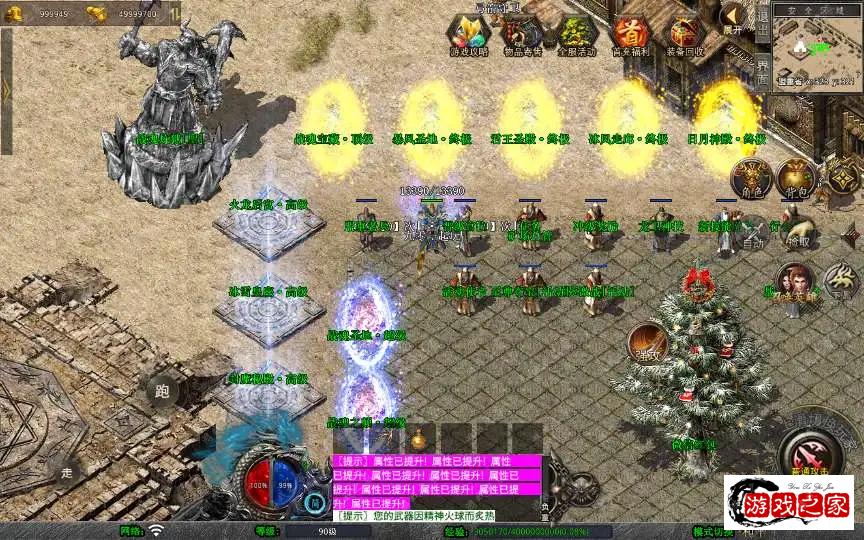Switch movement to 走 walk

(x=67, y=471)
